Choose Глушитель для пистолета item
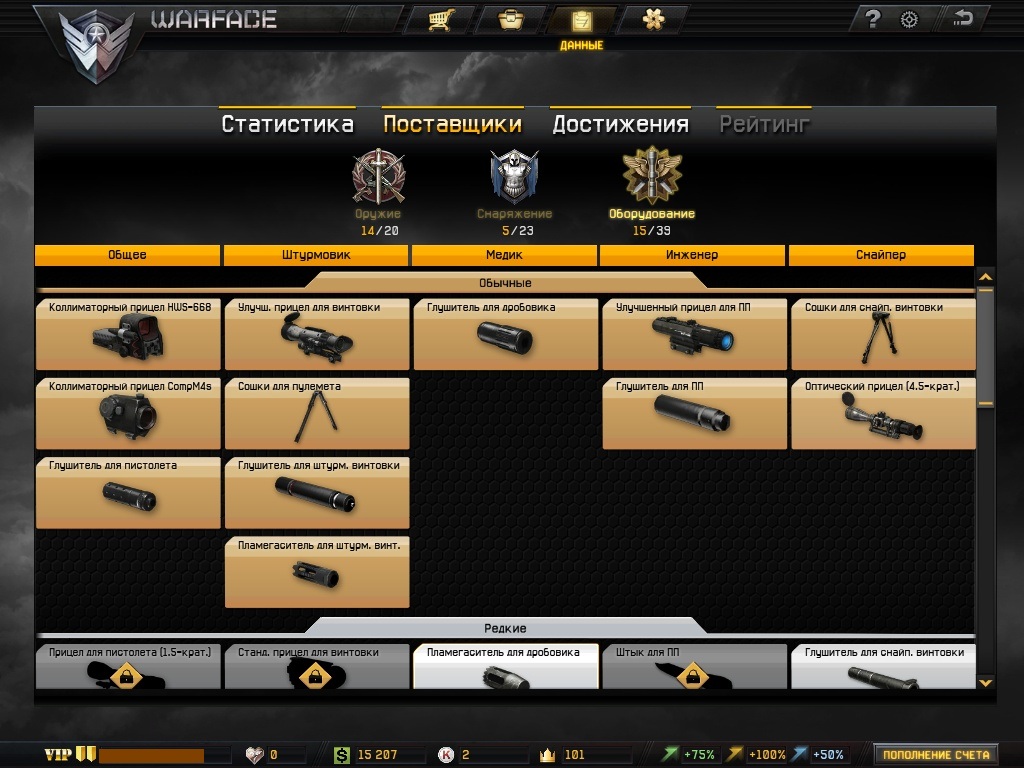Viewport: 1024px width, 768px height. pos(128,492)
